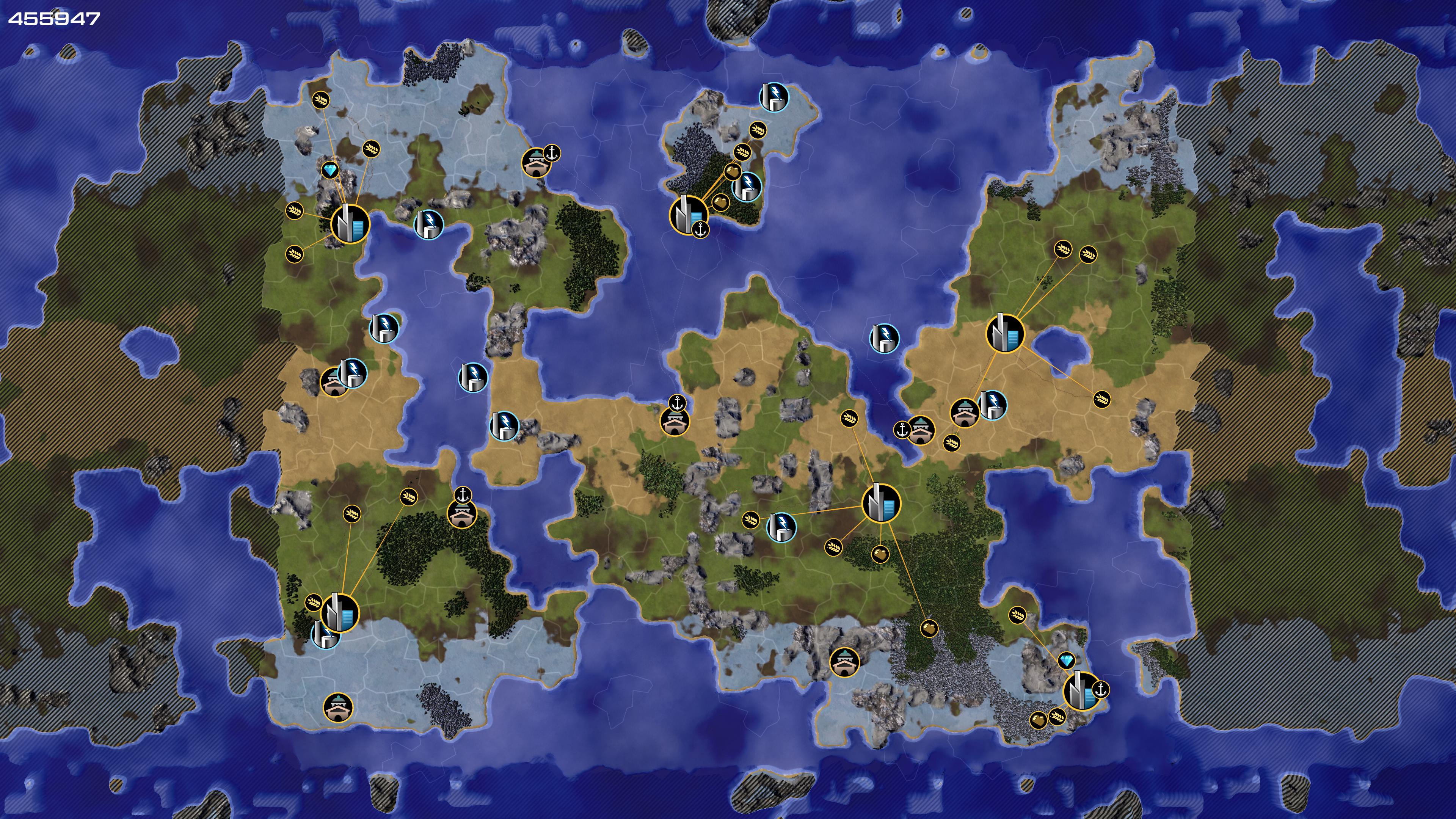
Task: Select the village marker on the southern snowy coast
Action: coord(844,662)
